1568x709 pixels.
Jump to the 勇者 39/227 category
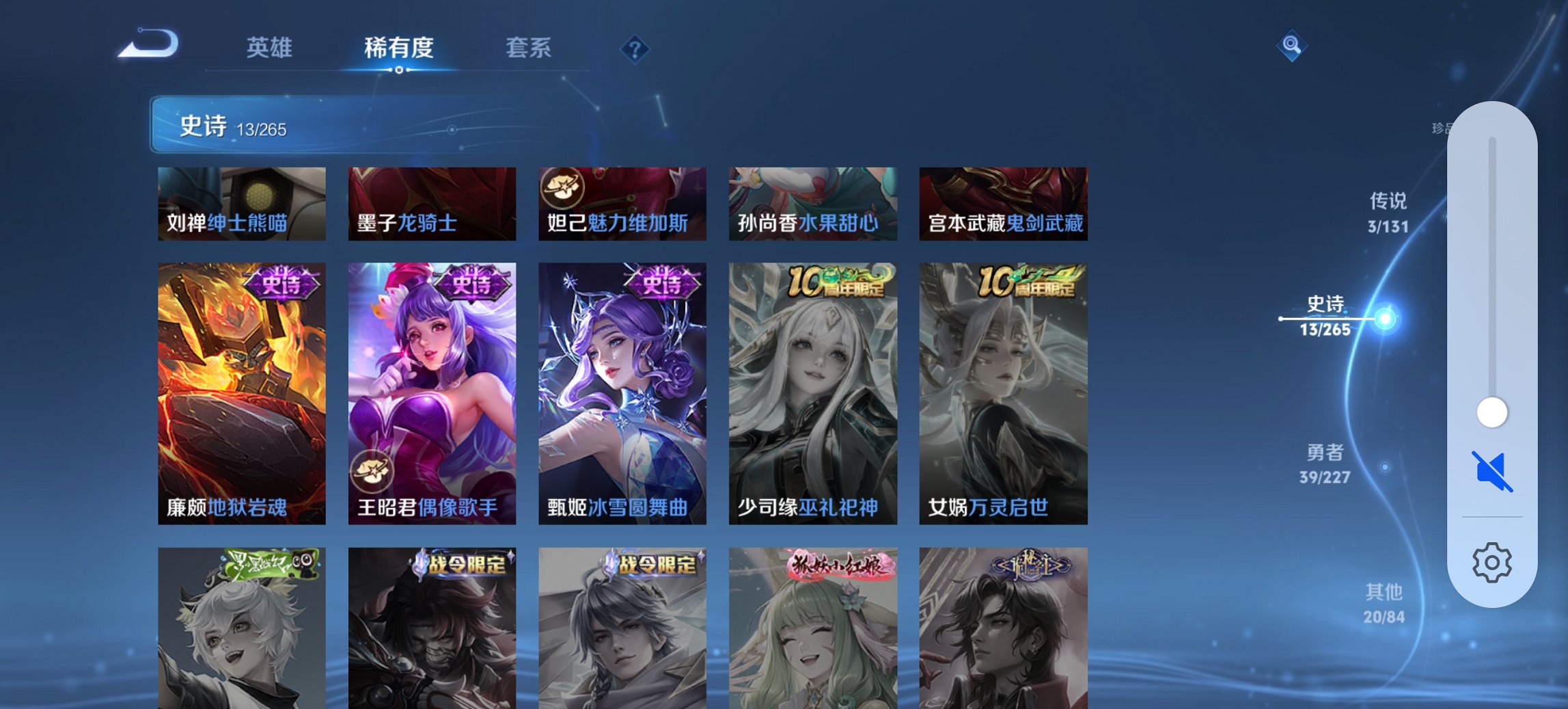[1325, 461]
